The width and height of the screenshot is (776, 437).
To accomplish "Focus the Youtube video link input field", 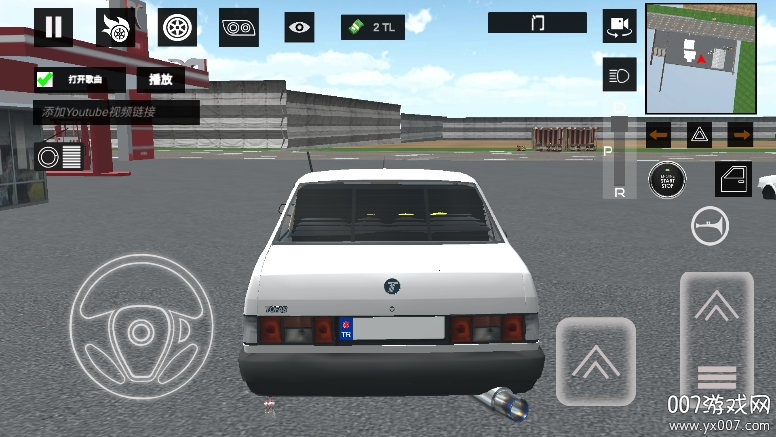I will coord(115,112).
